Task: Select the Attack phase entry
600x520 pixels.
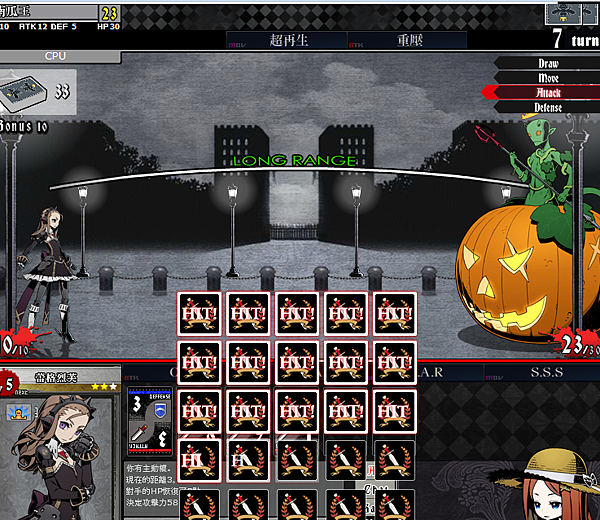Action: click(x=547, y=92)
